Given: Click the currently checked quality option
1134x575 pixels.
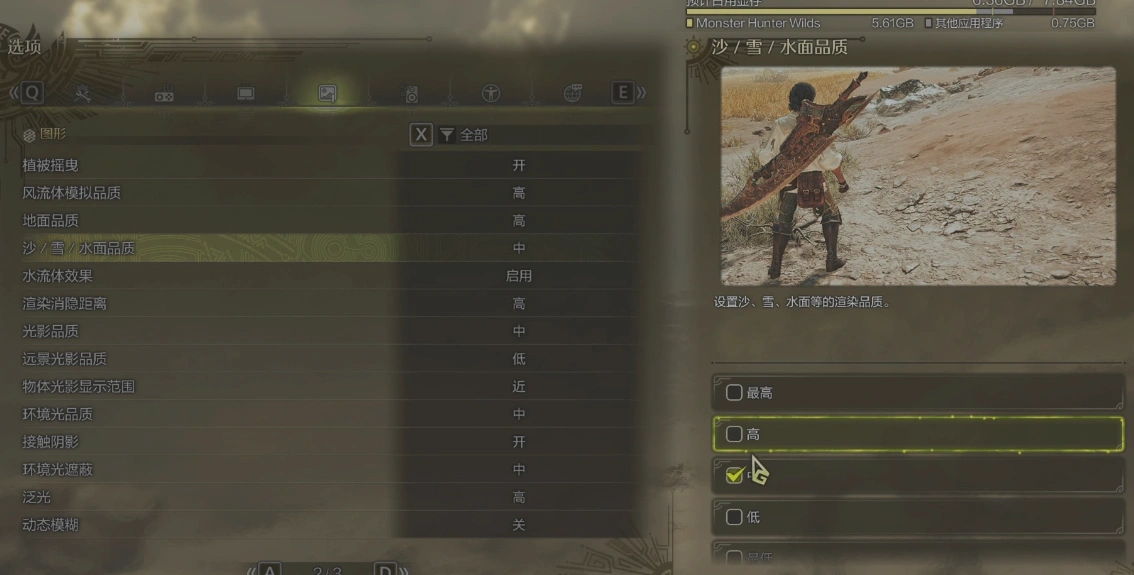Looking at the screenshot, I should [917, 476].
